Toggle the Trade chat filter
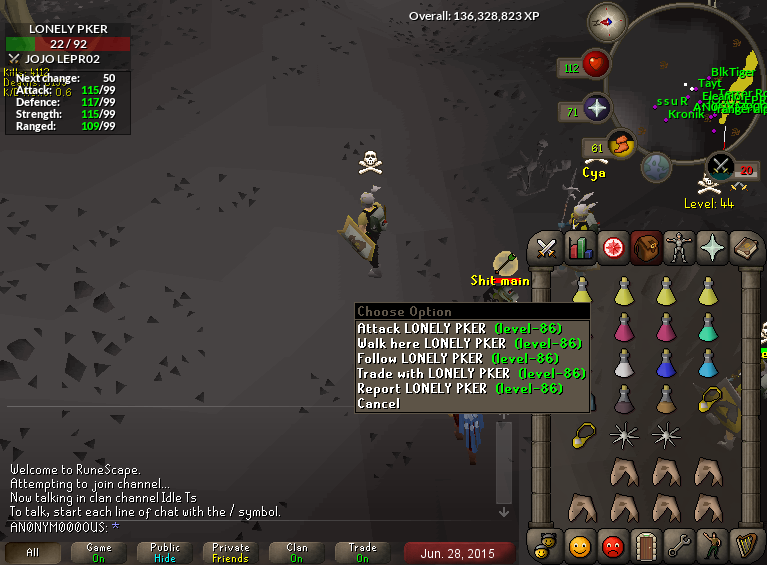 point(363,553)
